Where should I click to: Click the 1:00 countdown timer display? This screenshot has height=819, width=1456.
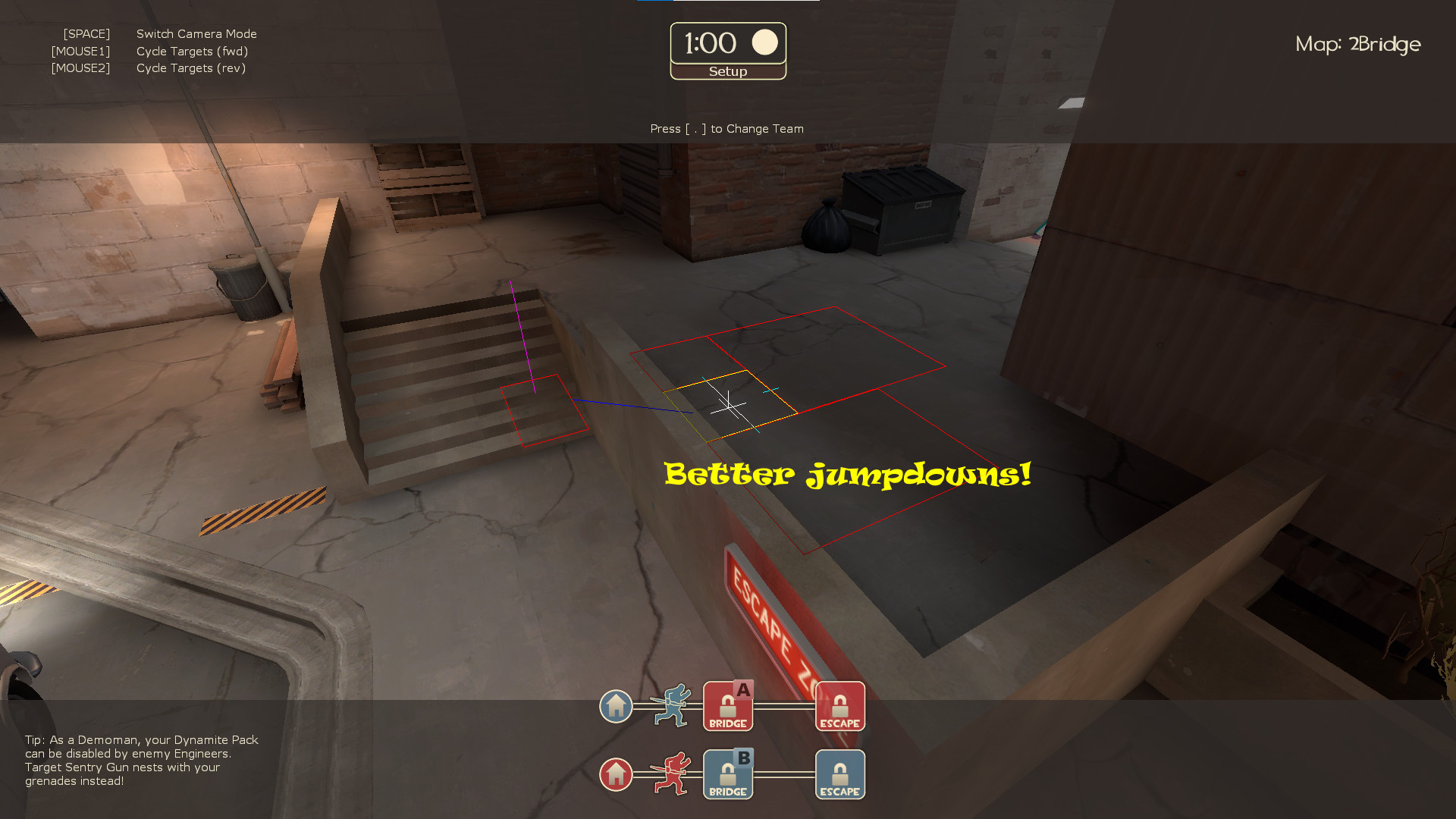pos(711,43)
